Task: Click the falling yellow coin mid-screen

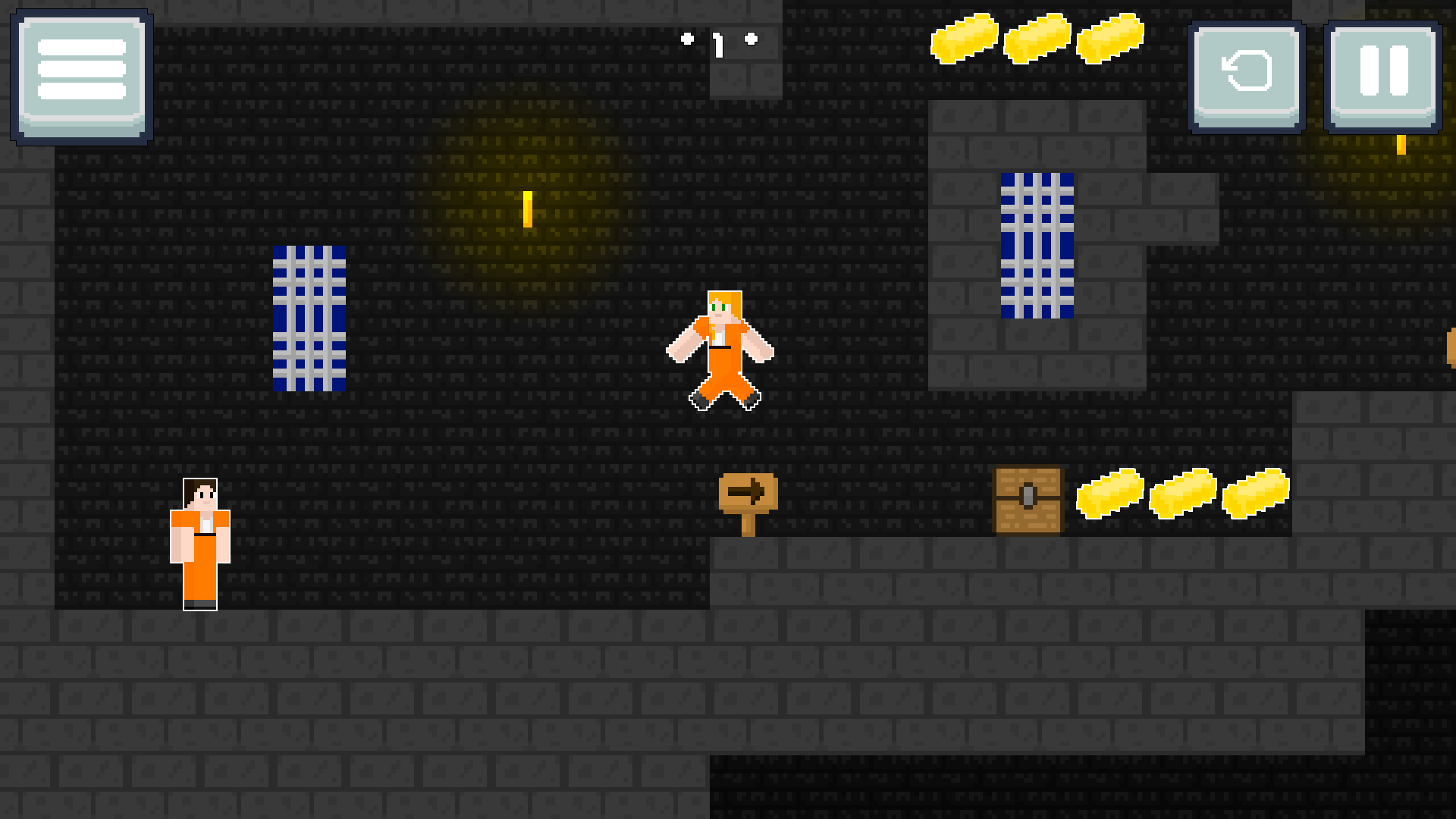Action: [526, 210]
